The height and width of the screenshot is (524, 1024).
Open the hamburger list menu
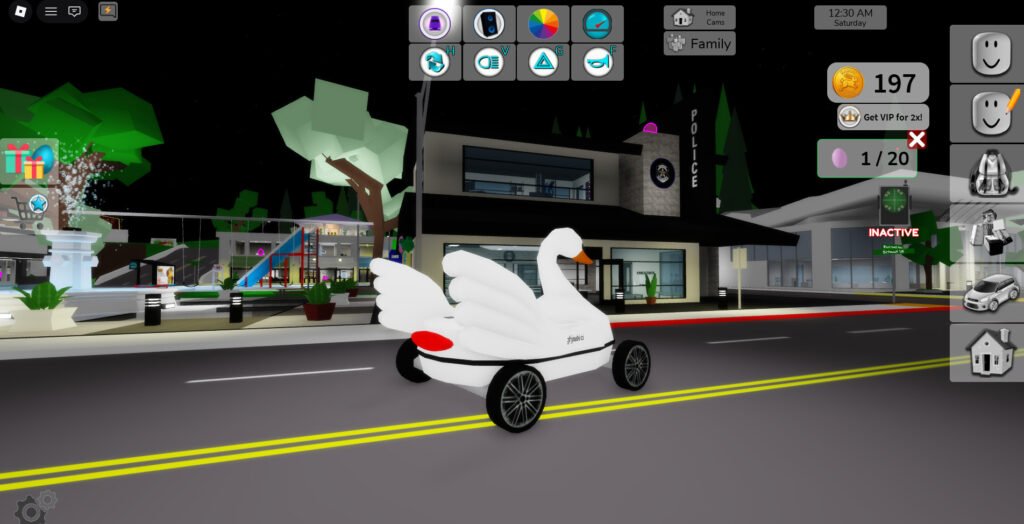pos(51,12)
